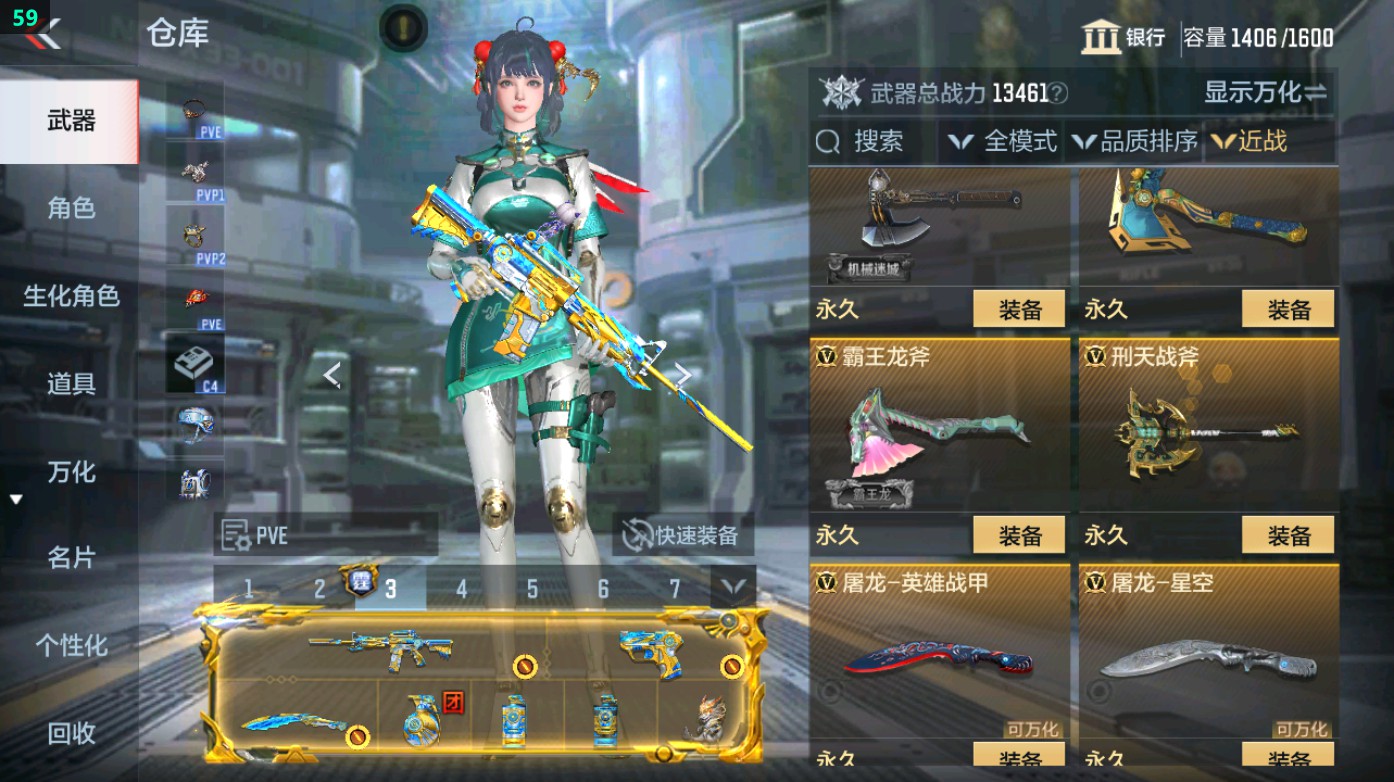Open the 品质排序 sorting dropdown

[x=1135, y=141]
